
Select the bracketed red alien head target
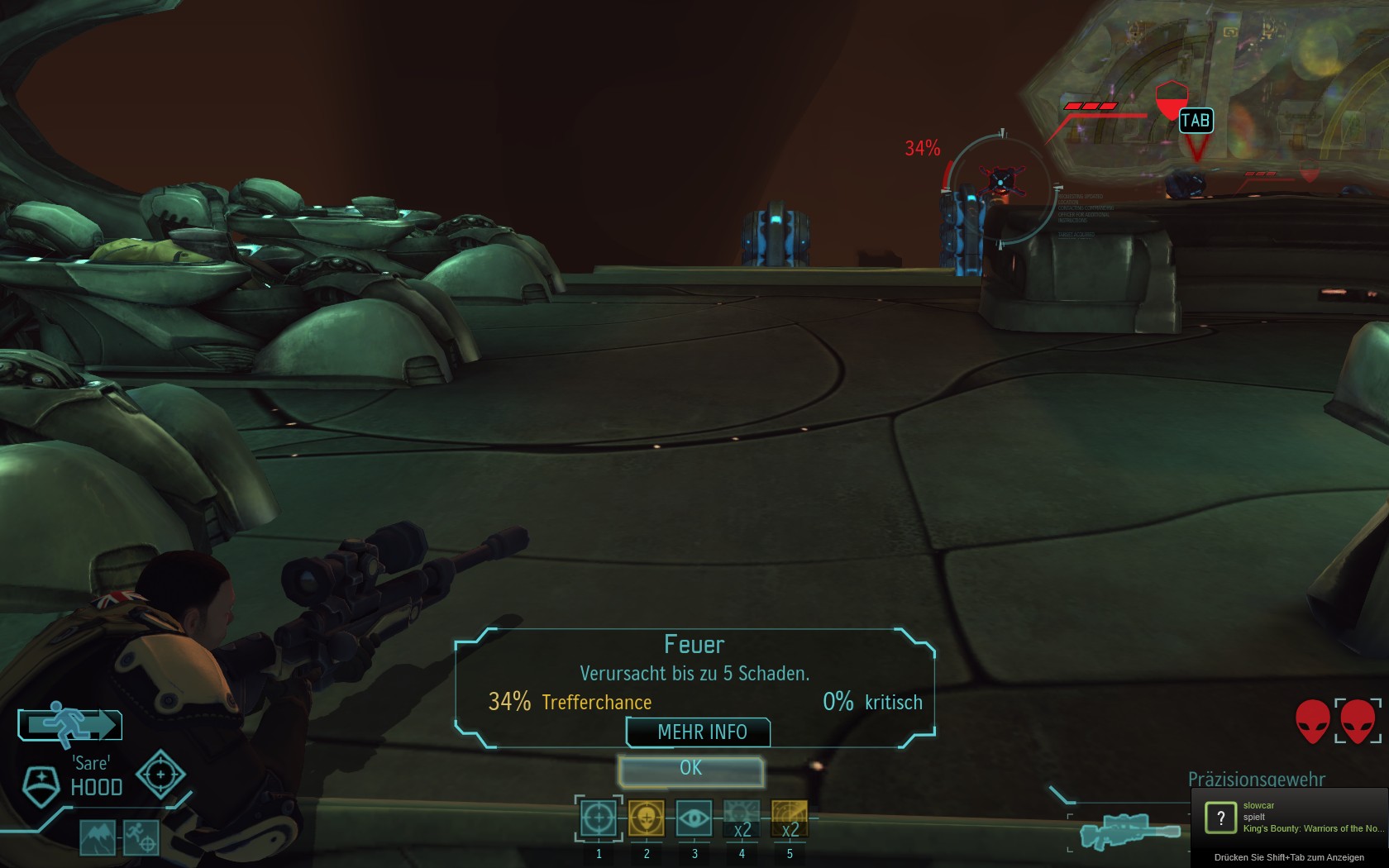pos(1358,722)
